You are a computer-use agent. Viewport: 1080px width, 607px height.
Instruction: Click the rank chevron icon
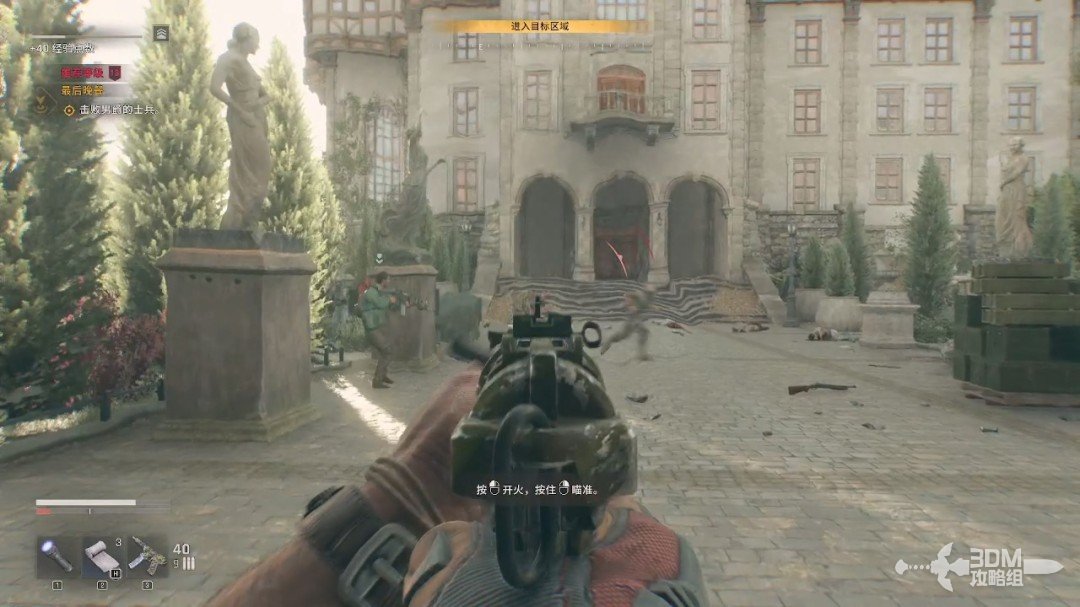[161, 33]
